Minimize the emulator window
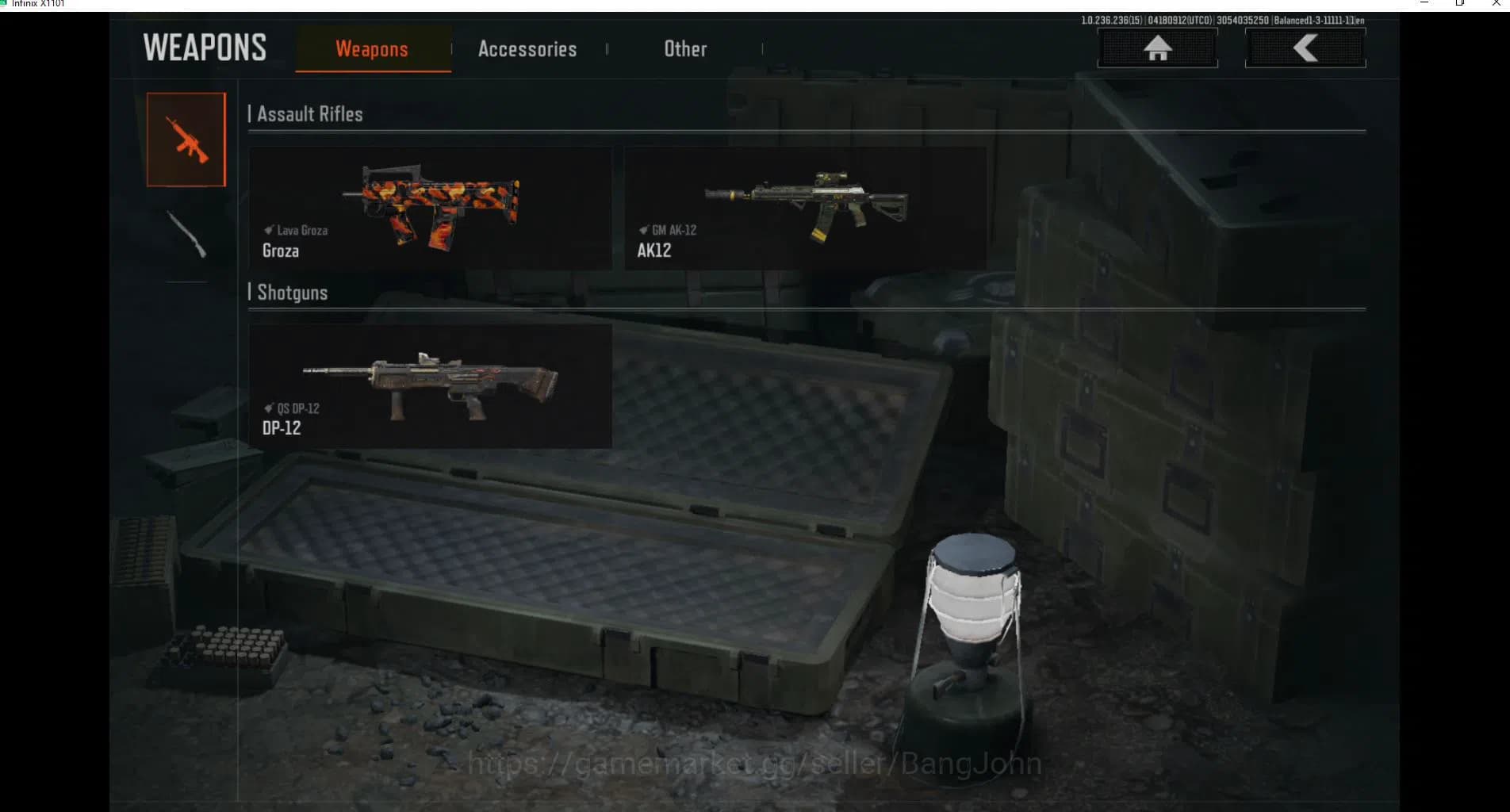The width and height of the screenshot is (1510, 812). (1424, 3)
